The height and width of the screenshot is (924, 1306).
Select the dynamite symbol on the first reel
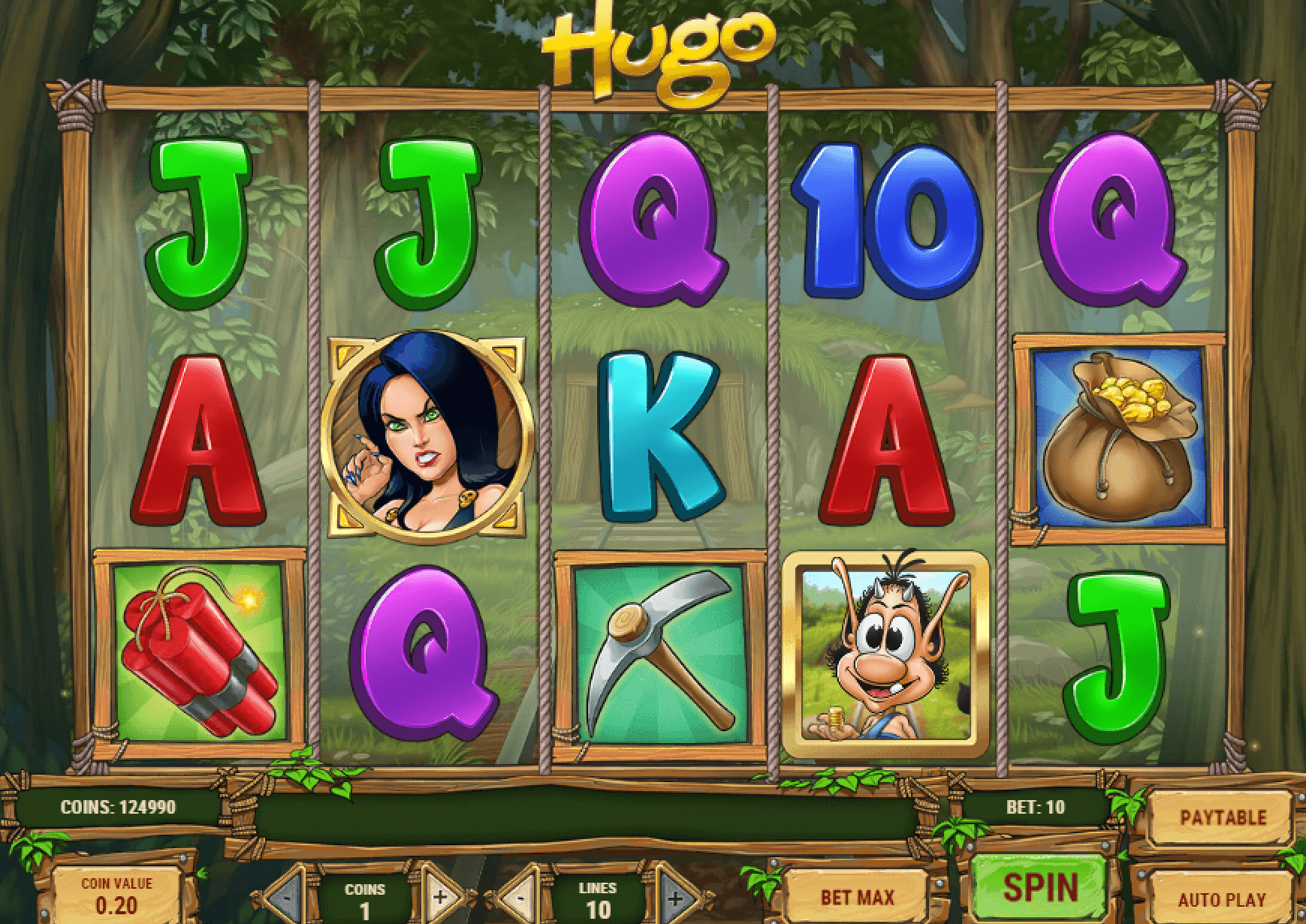coord(198,652)
